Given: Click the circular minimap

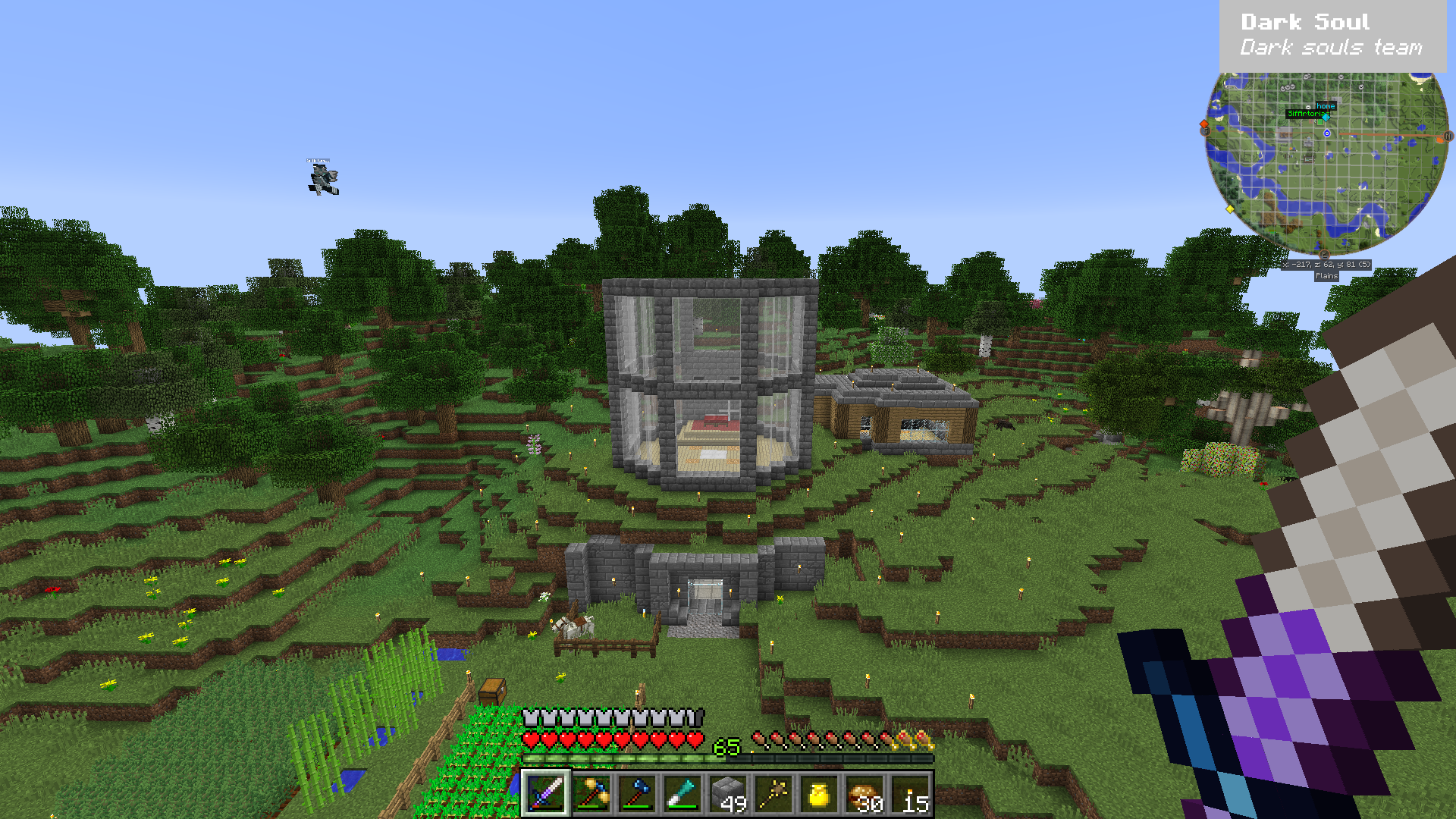Looking at the screenshot, I should click(1326, 163).
